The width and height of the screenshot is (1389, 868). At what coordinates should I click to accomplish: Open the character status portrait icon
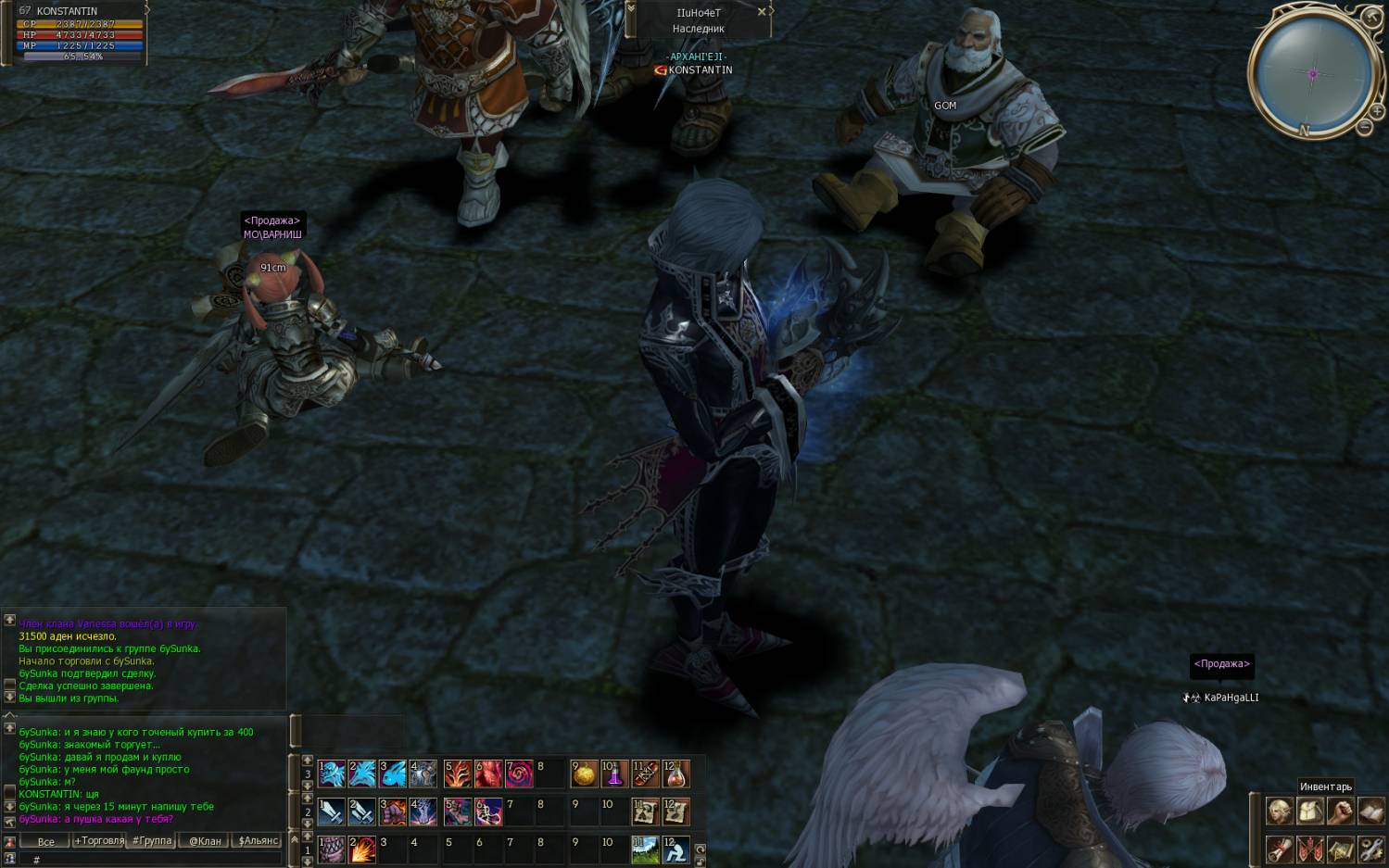click(x=1280, y=811)
